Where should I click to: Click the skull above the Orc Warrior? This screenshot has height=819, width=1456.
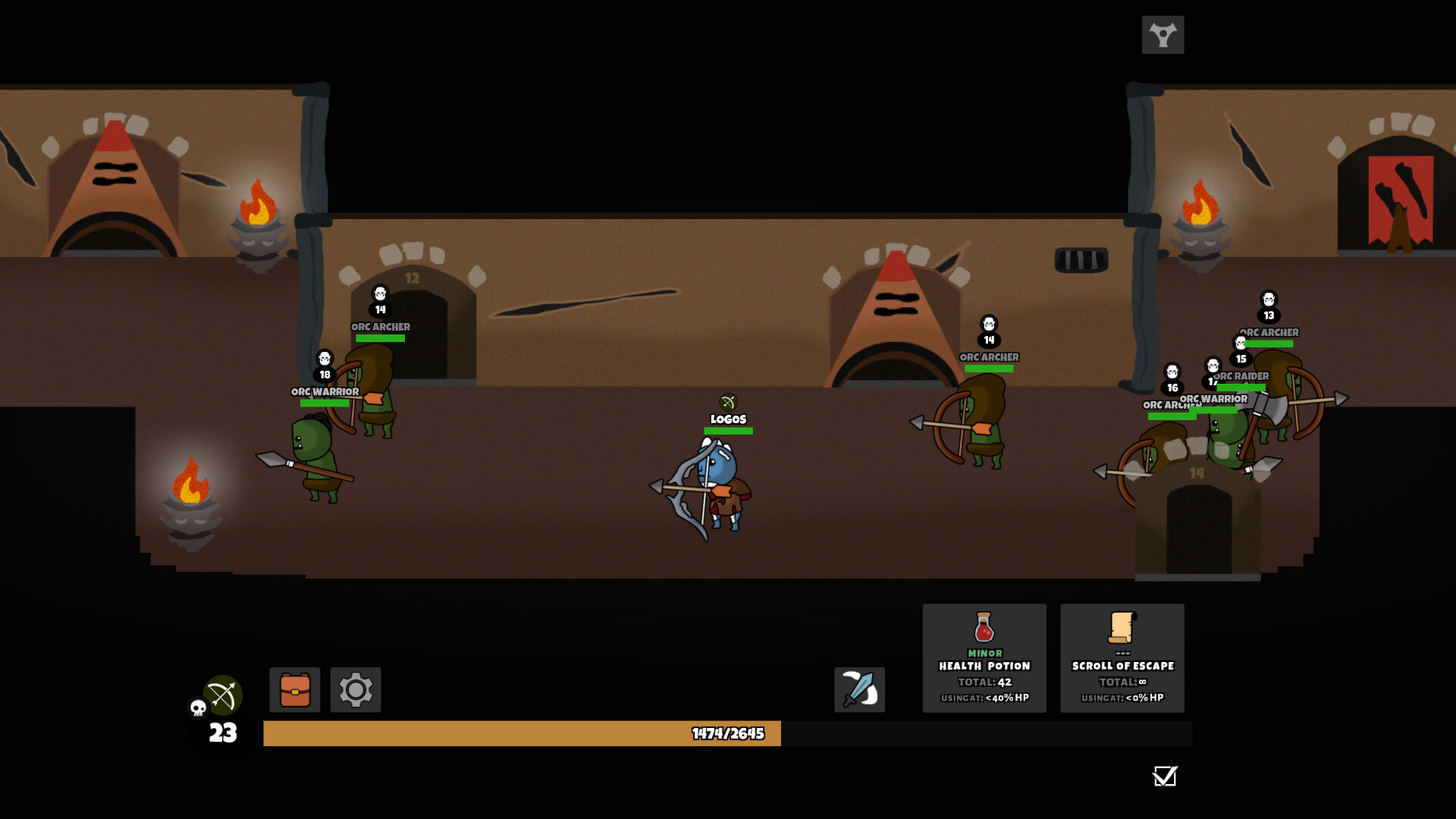[324, 356]
